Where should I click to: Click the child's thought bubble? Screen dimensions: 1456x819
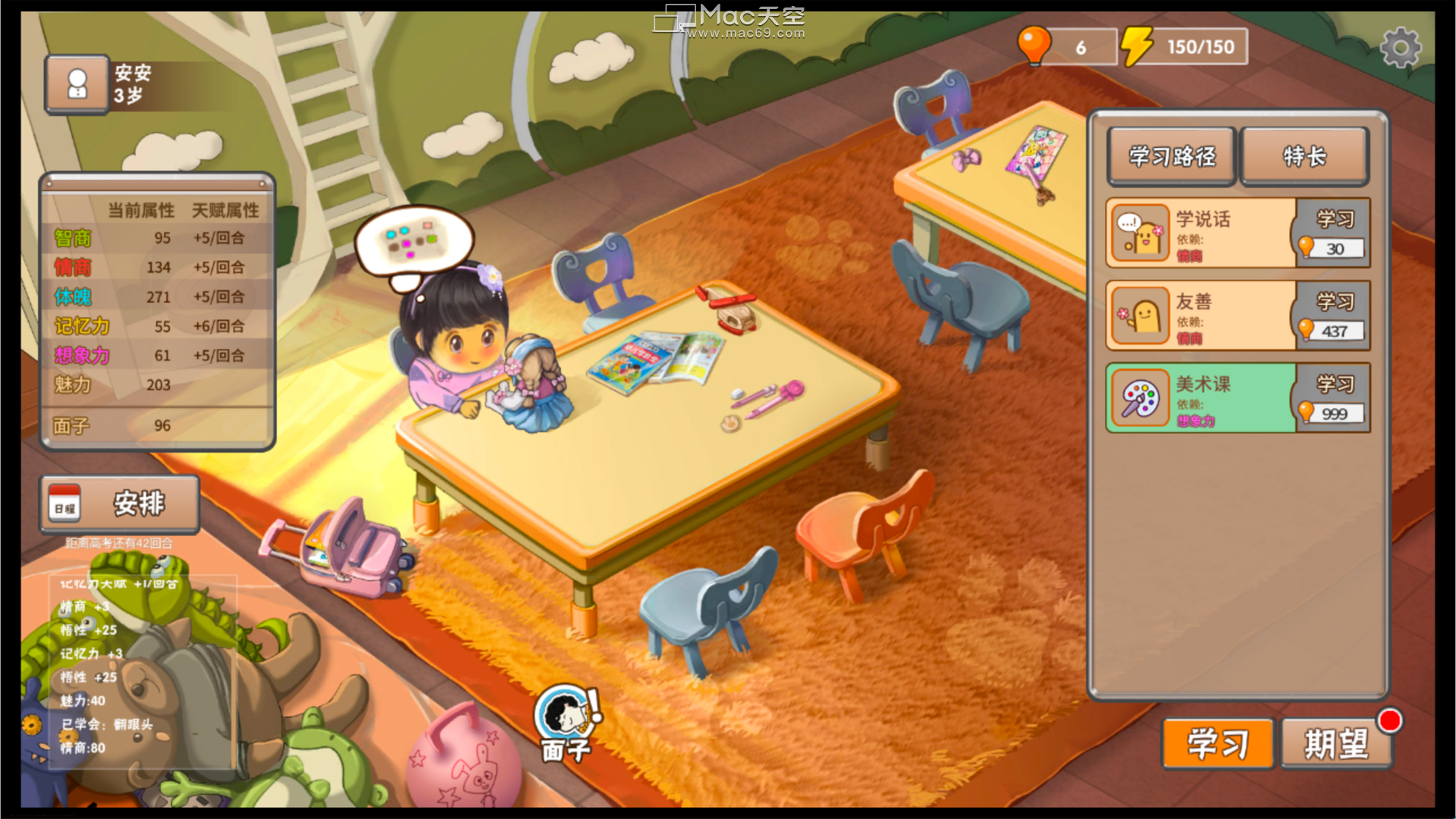pyautogui.click(x=413, y=242)
